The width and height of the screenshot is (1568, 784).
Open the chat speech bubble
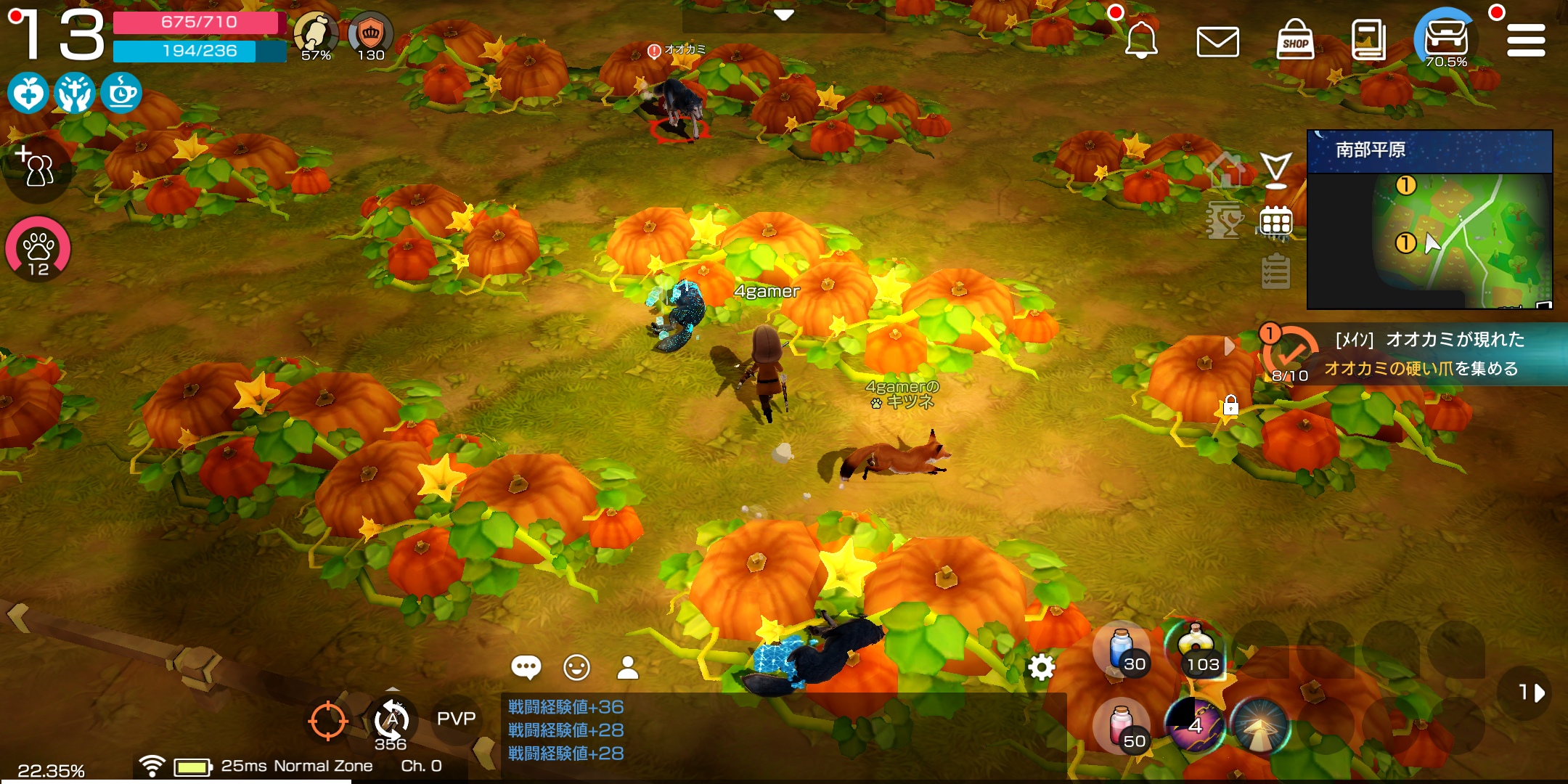526,667
